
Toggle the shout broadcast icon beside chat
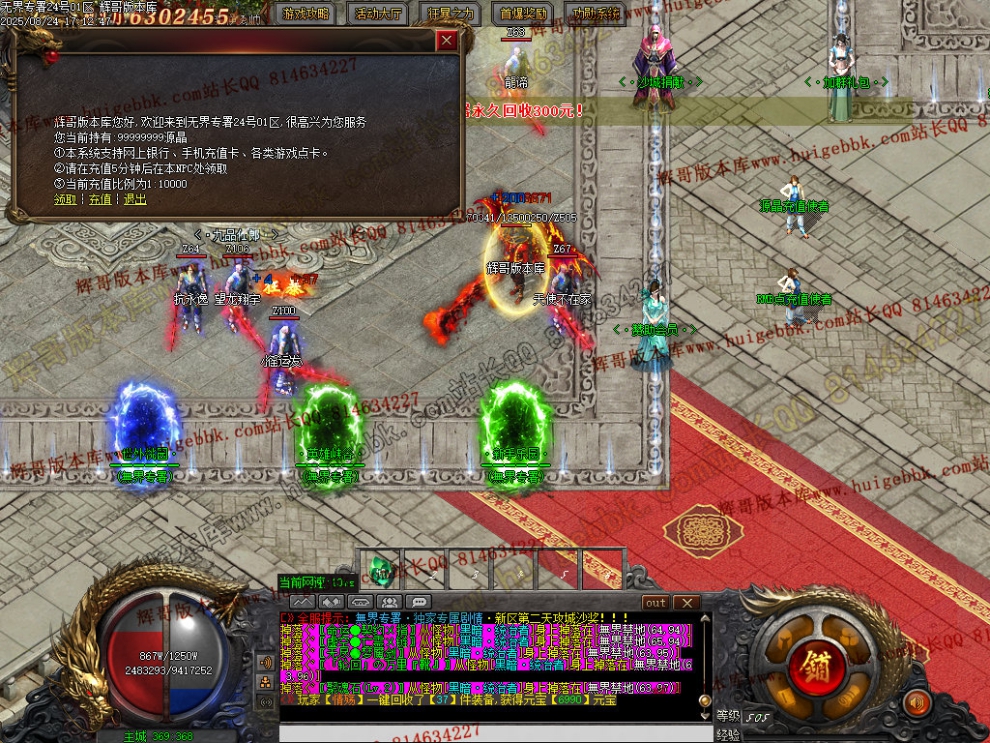tap(266, 662)
